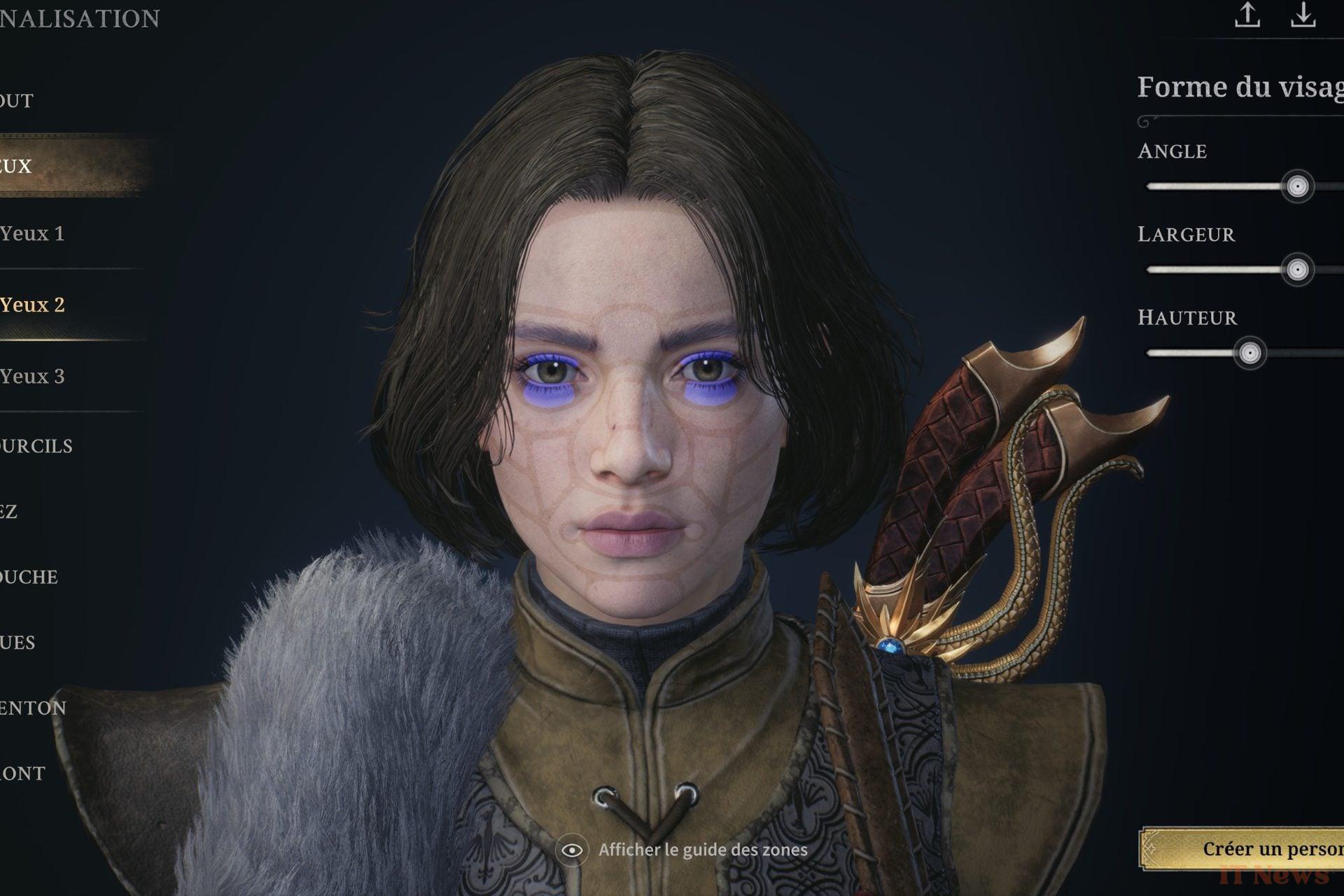Click the Largeur slider handle
Image resolution: width=1344 pixels, height=896 pixels.
[x=1297, y=270]
